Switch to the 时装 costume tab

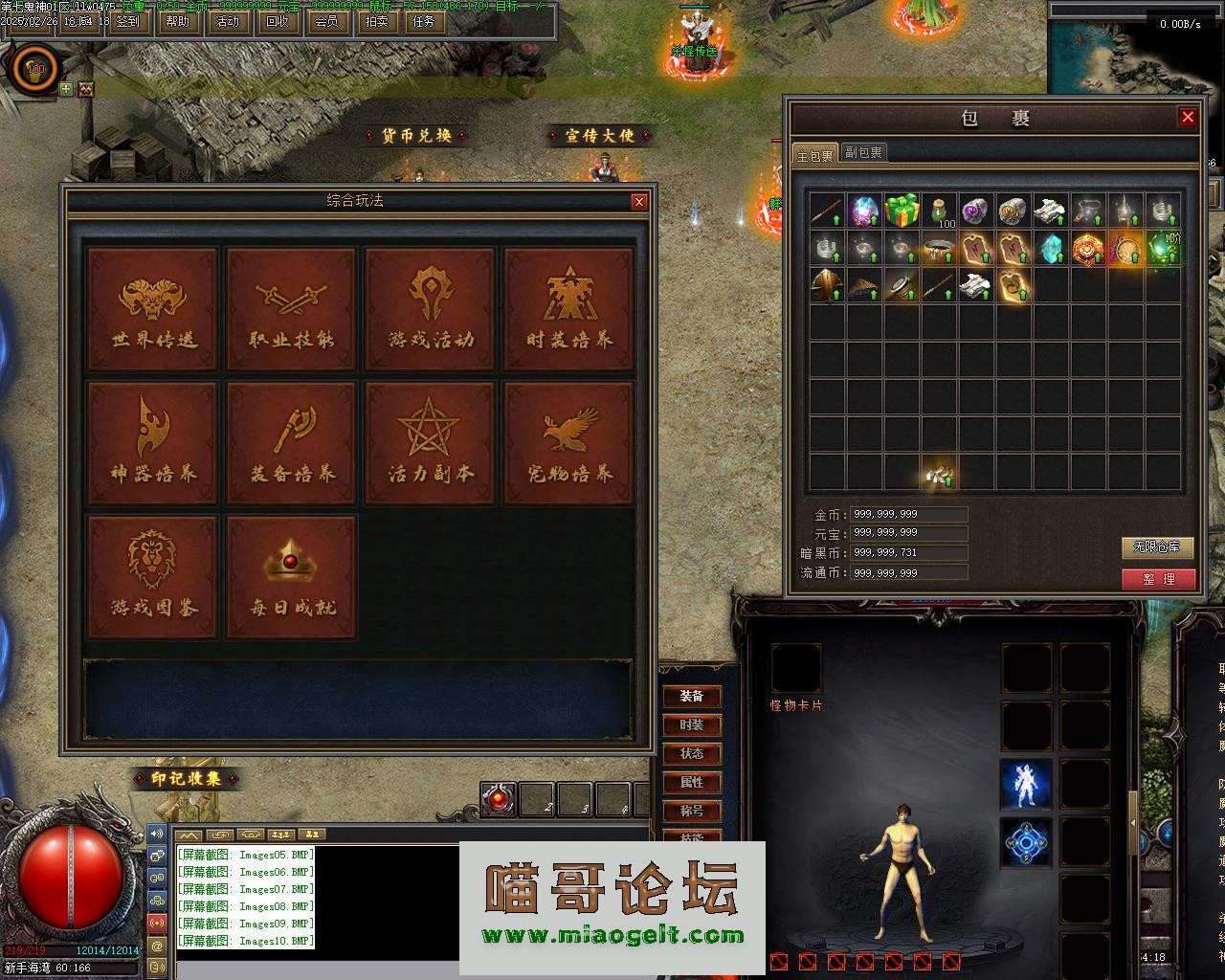coord(692,725)
